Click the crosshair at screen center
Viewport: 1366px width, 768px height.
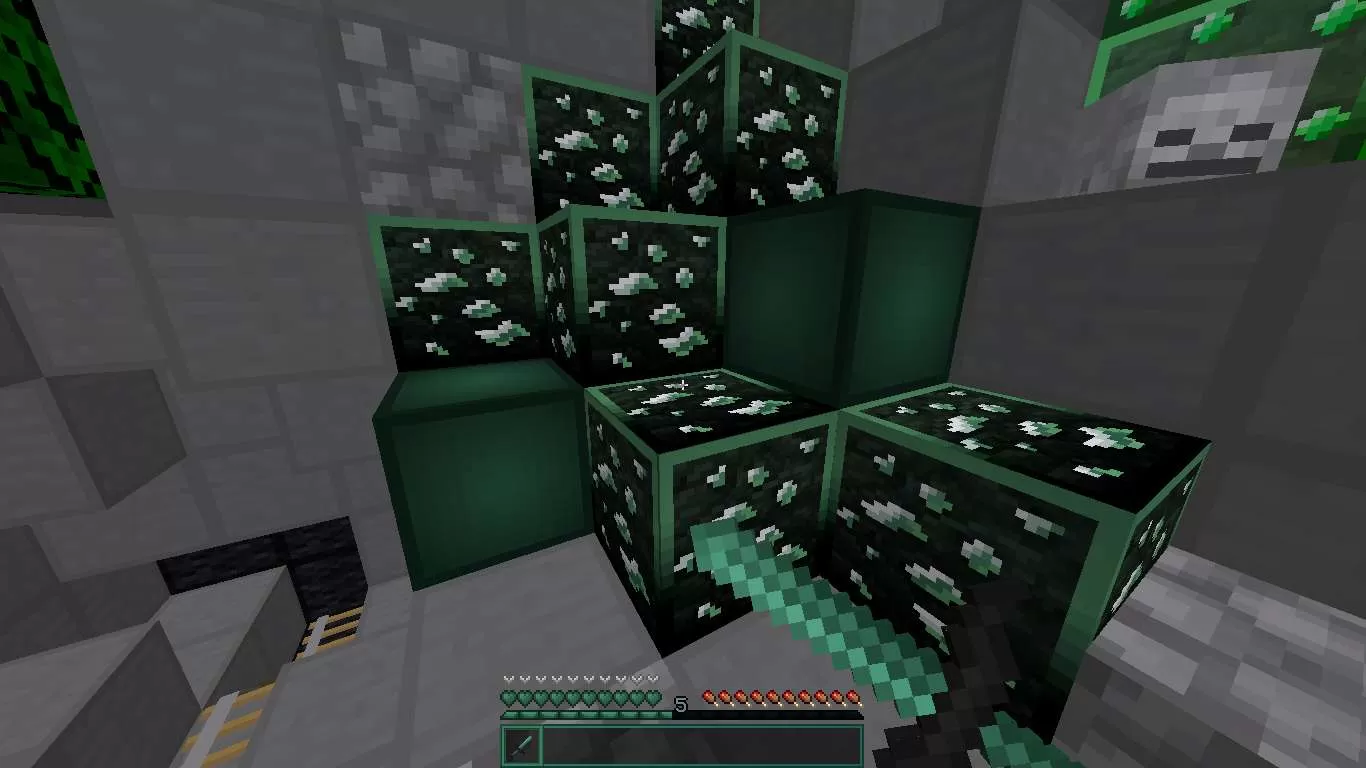pos(683,384)
